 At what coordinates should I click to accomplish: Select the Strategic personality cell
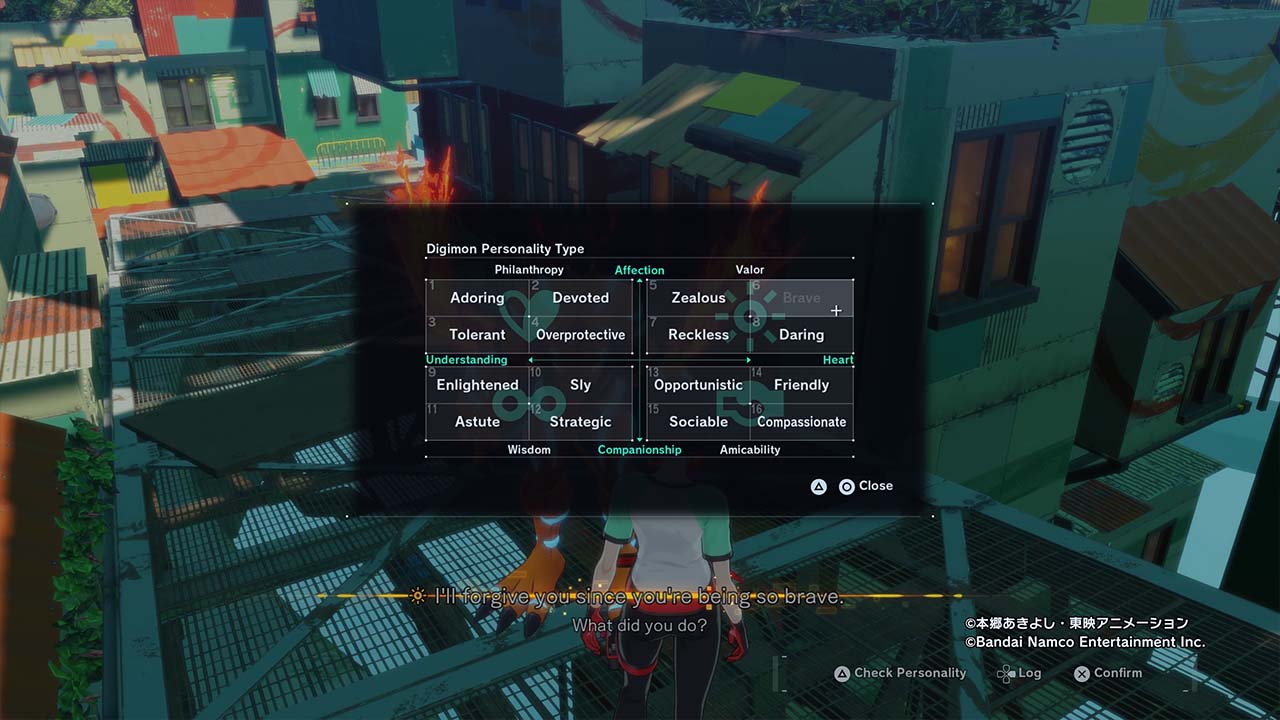580,422
